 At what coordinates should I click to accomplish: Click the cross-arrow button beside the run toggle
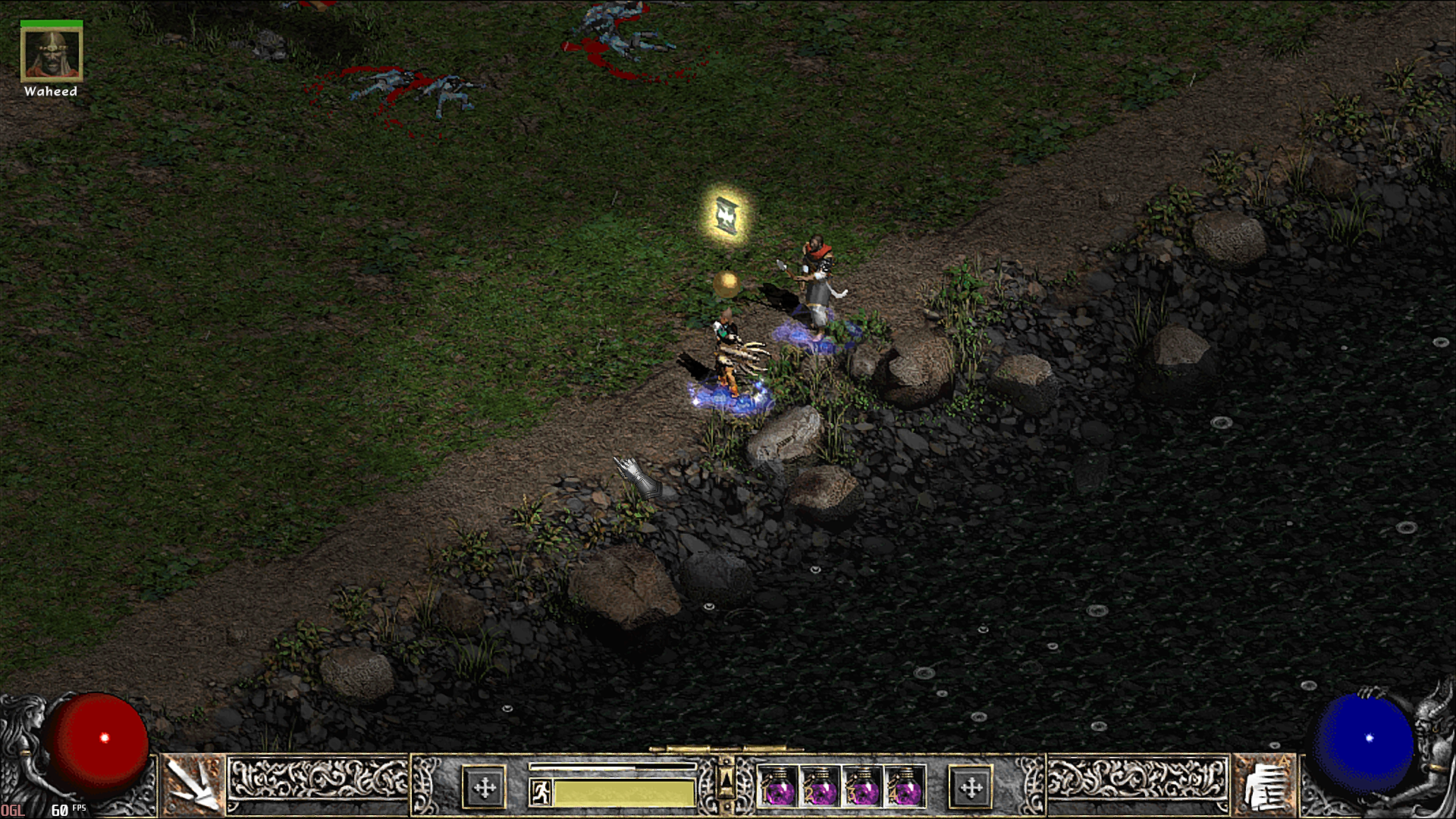[x=484, y=787]
